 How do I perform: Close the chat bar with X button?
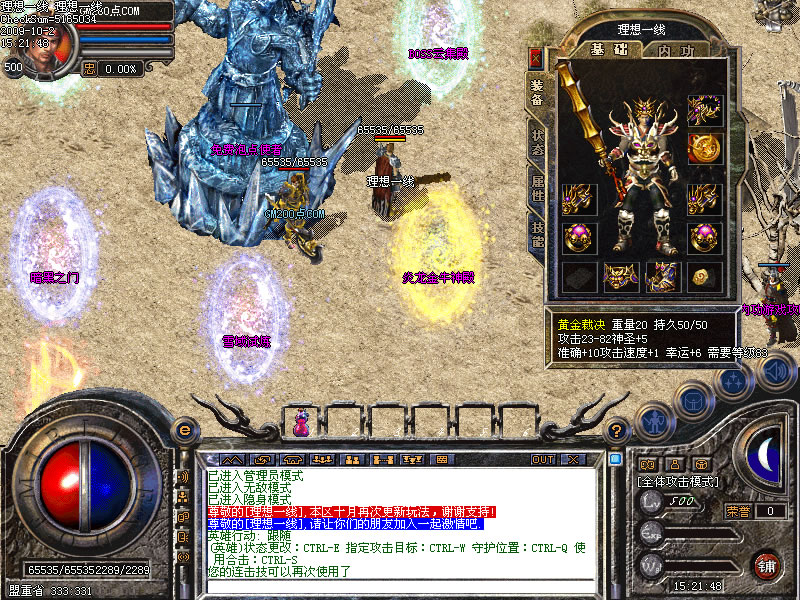(x=573, y=459)
